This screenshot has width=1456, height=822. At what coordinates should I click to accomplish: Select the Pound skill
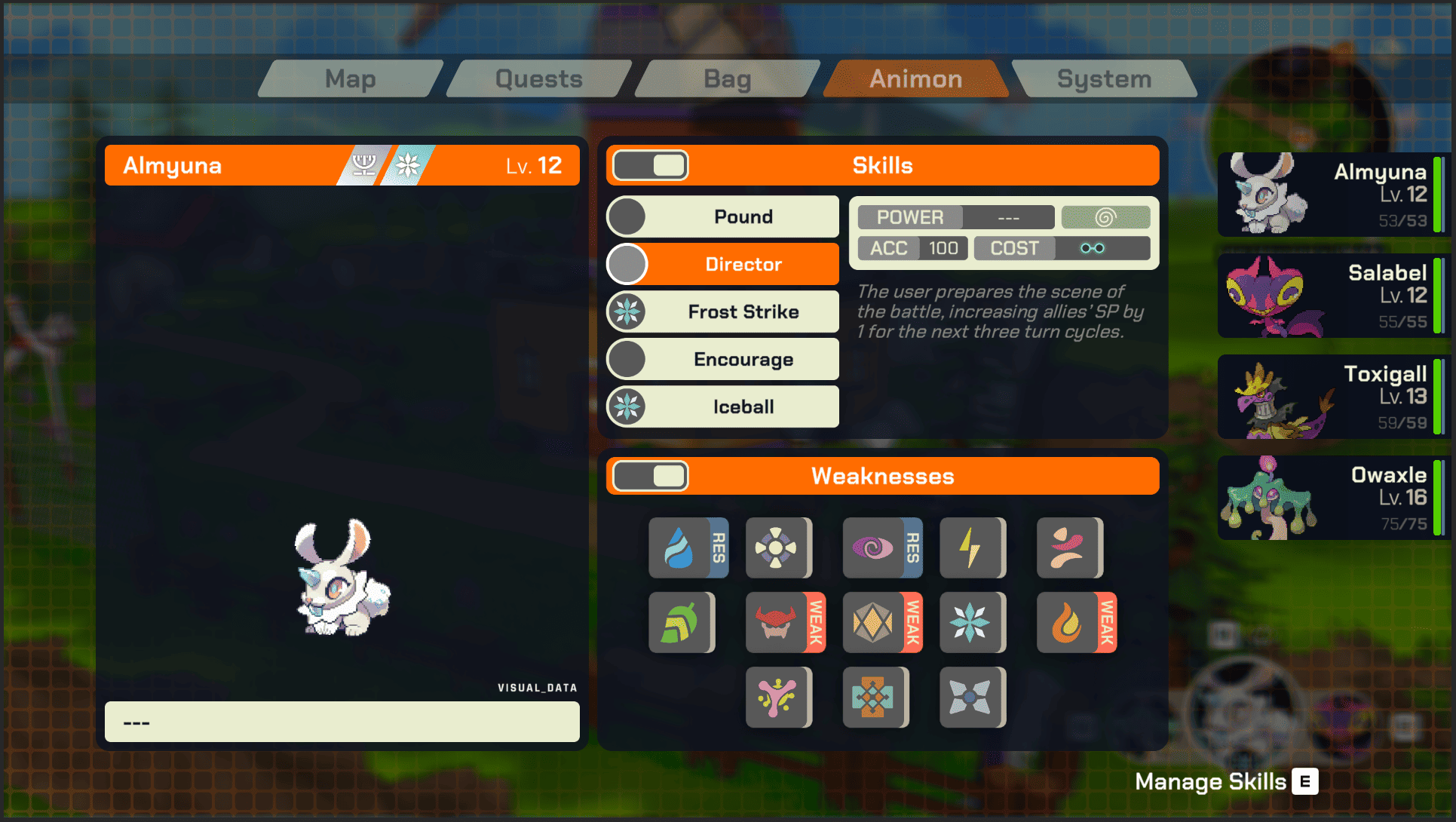pyautogui.click(x=743, y=217)
